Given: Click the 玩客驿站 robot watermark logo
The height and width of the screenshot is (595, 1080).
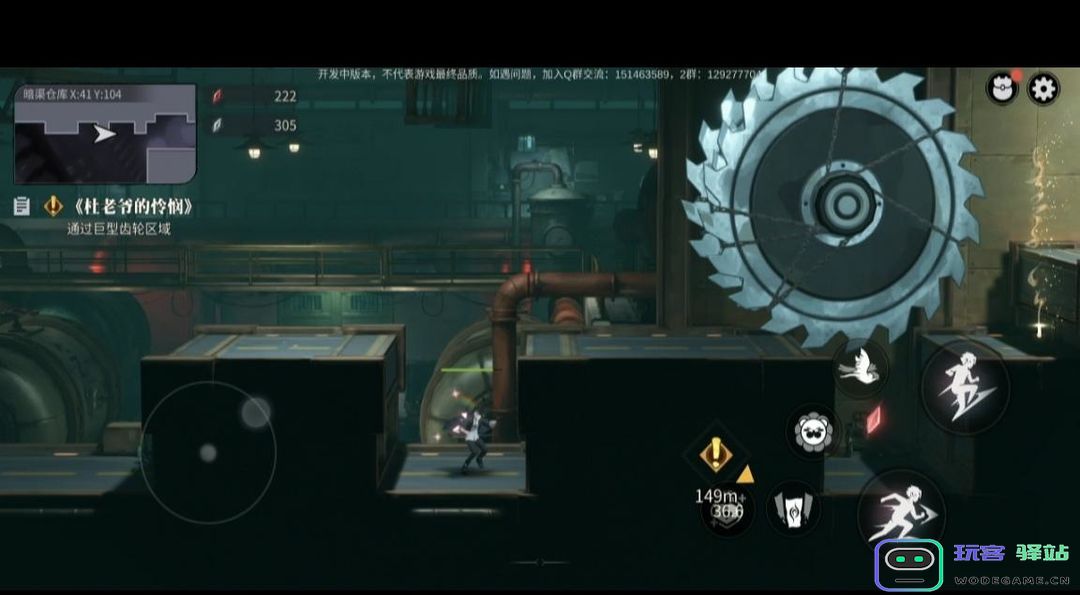Looking at the screenshot, I should pyautogui.click(x=909, y=564).
